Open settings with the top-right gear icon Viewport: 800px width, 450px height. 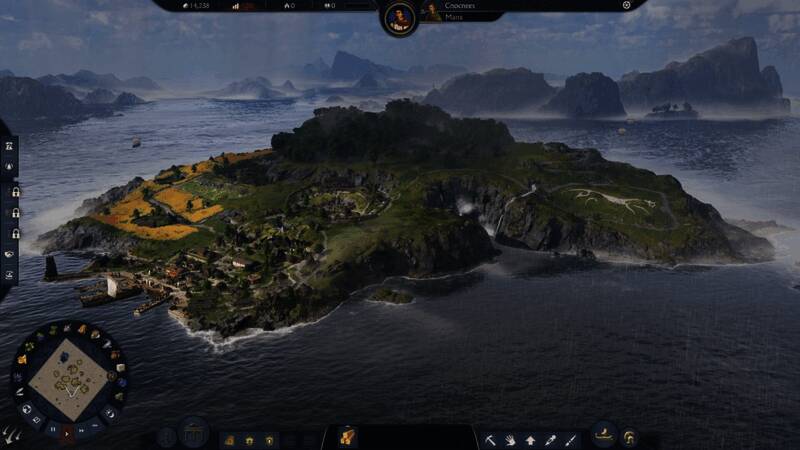627,5
